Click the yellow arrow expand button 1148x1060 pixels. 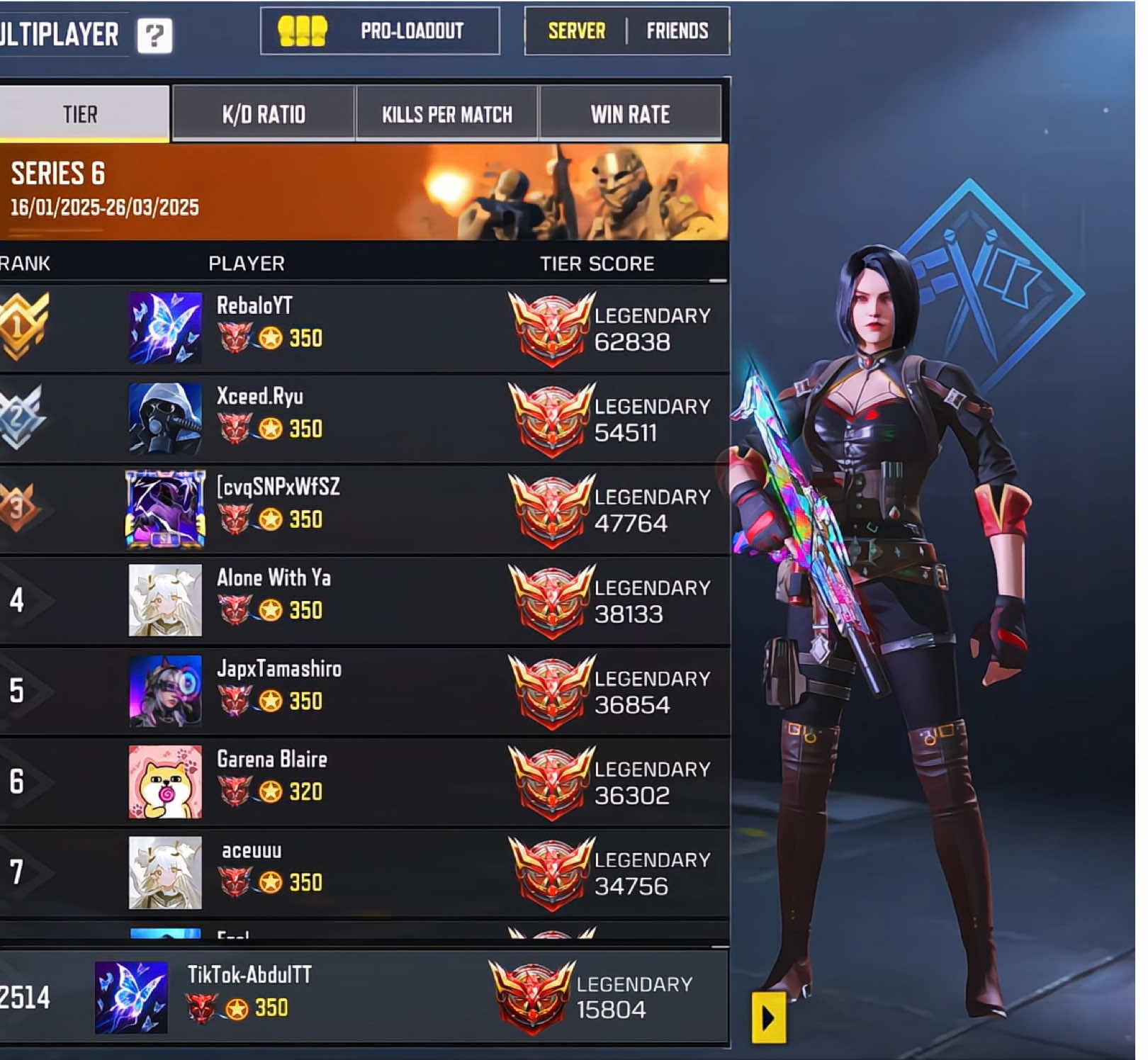[x=768, y=1018]
